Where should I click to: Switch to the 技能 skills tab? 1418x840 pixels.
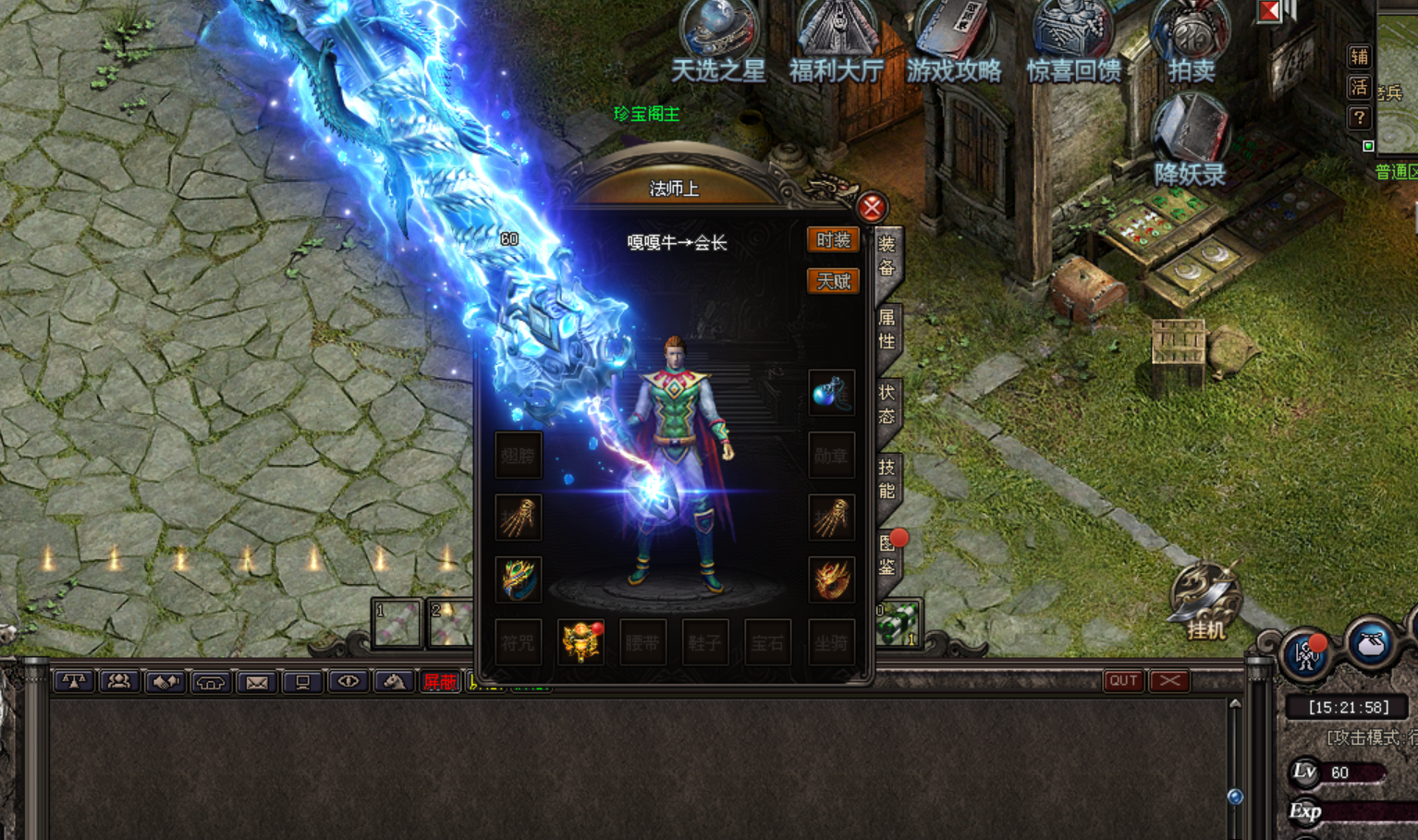pyautogui.click(x=886, y=478)
